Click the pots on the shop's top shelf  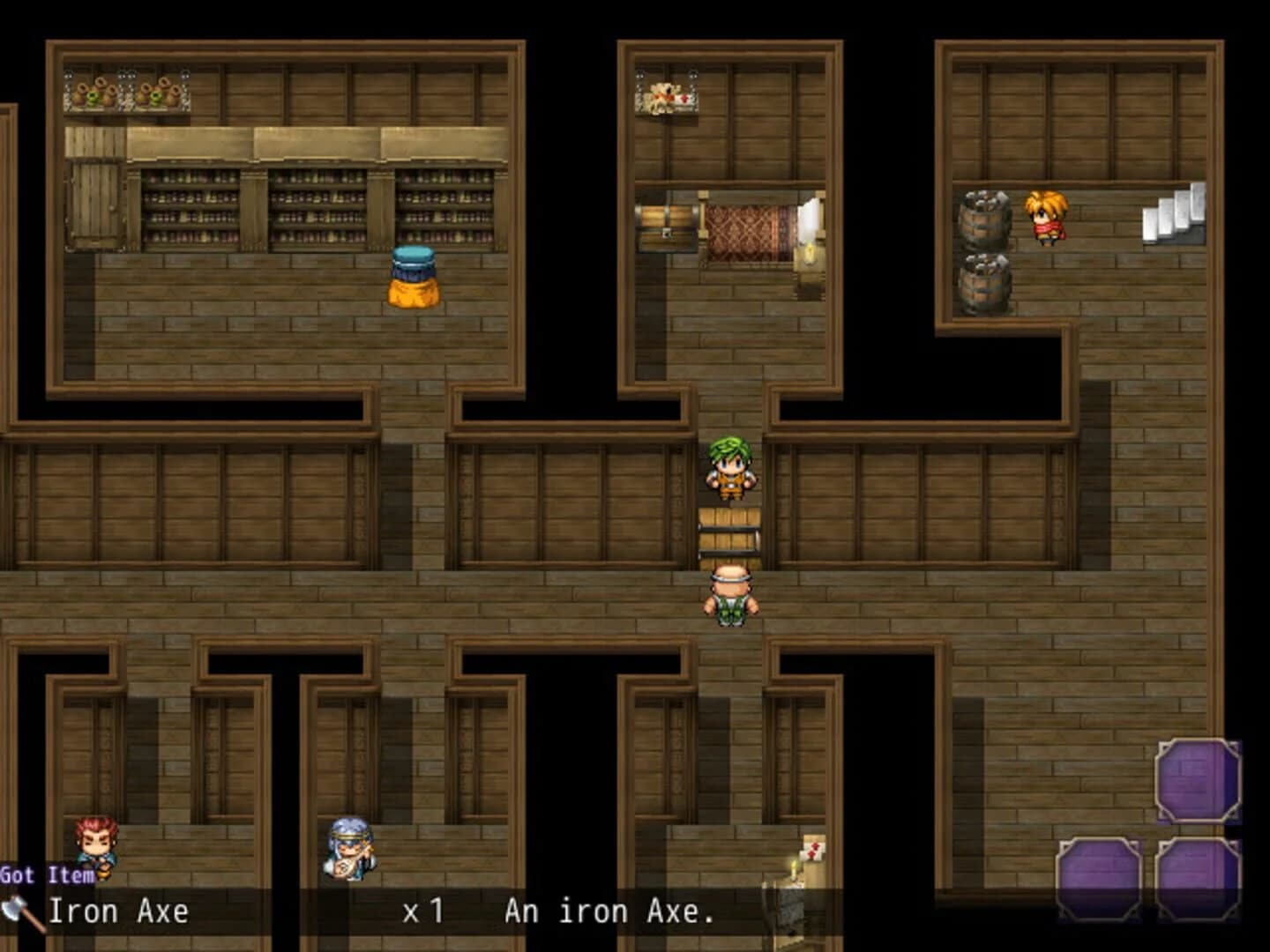[128, 91]
